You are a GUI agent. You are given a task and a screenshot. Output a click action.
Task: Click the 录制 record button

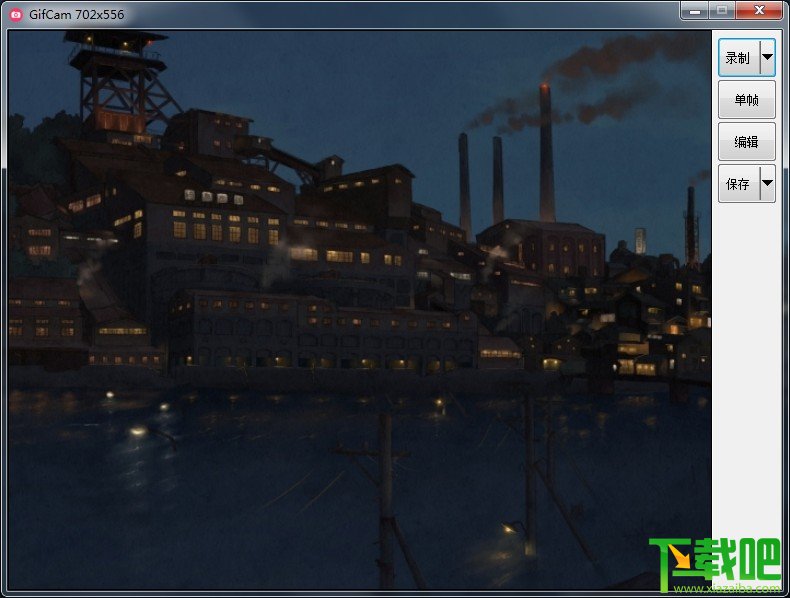pos(738,58)
